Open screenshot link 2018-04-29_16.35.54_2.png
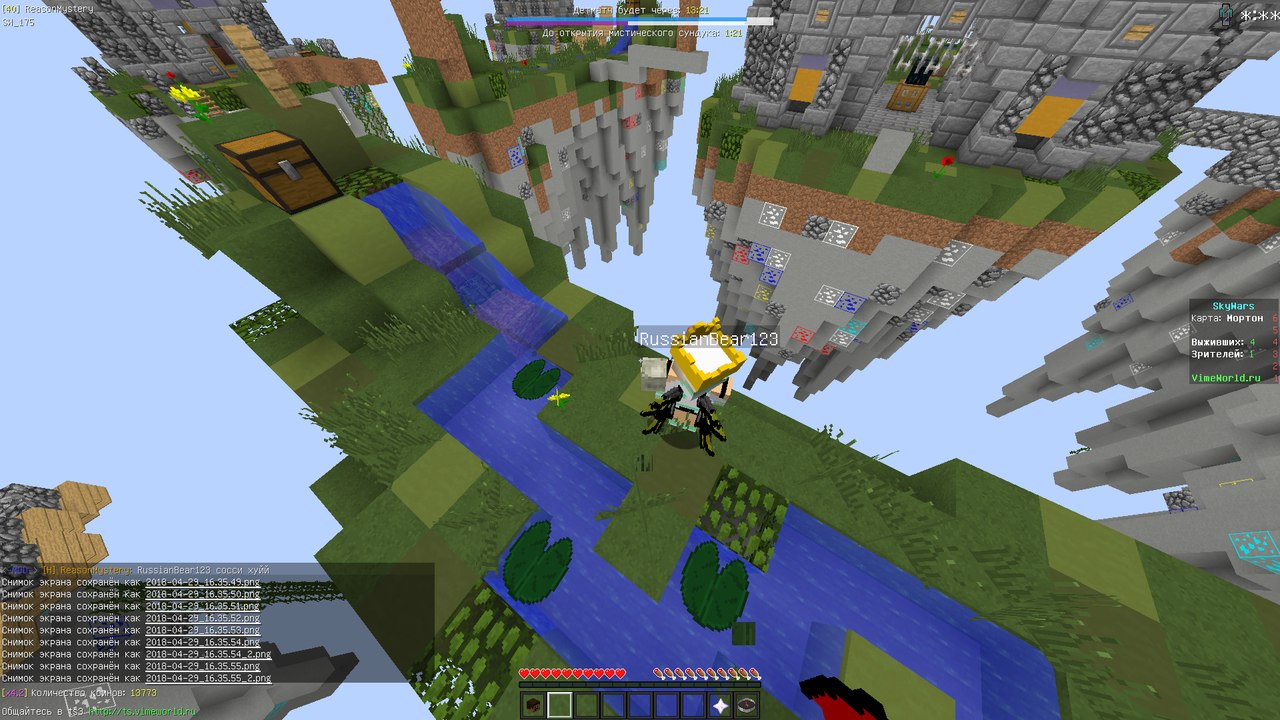 [208, 654]
